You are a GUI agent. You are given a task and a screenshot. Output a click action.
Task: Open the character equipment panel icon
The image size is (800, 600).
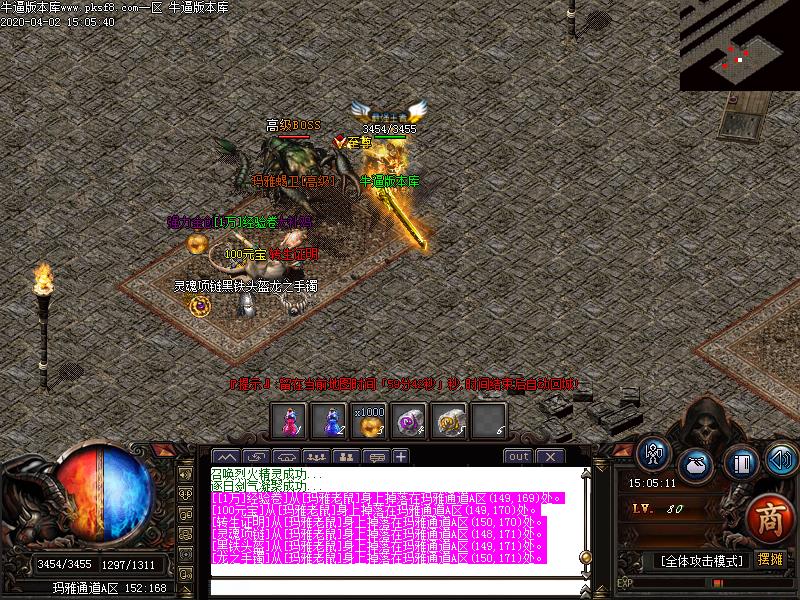(654, 455)
